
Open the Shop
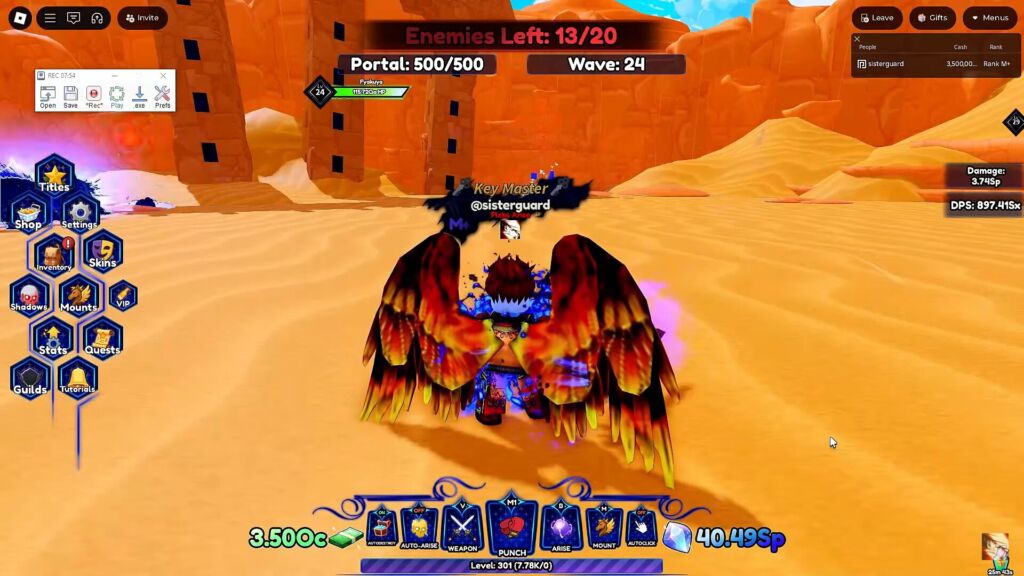pyautogui.click(x=28, y=214)
